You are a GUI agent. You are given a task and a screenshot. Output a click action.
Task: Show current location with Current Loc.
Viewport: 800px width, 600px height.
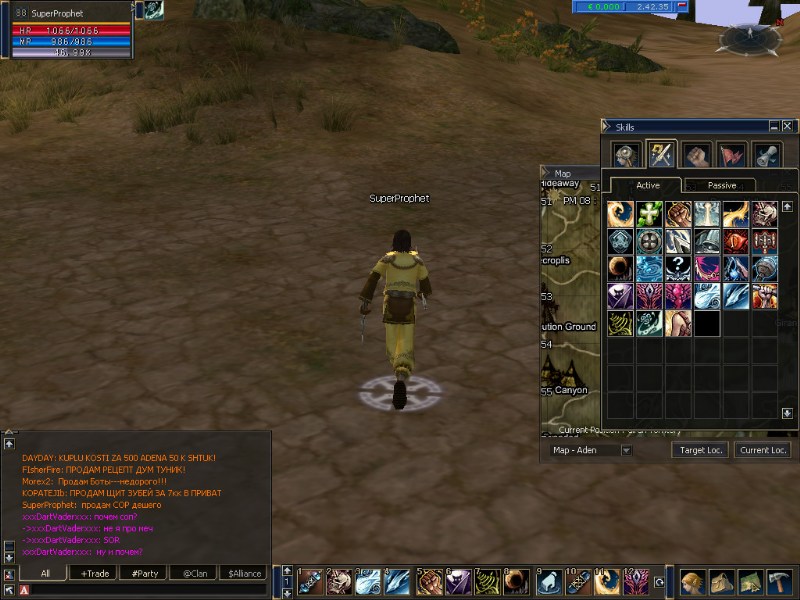click(762, 450)
